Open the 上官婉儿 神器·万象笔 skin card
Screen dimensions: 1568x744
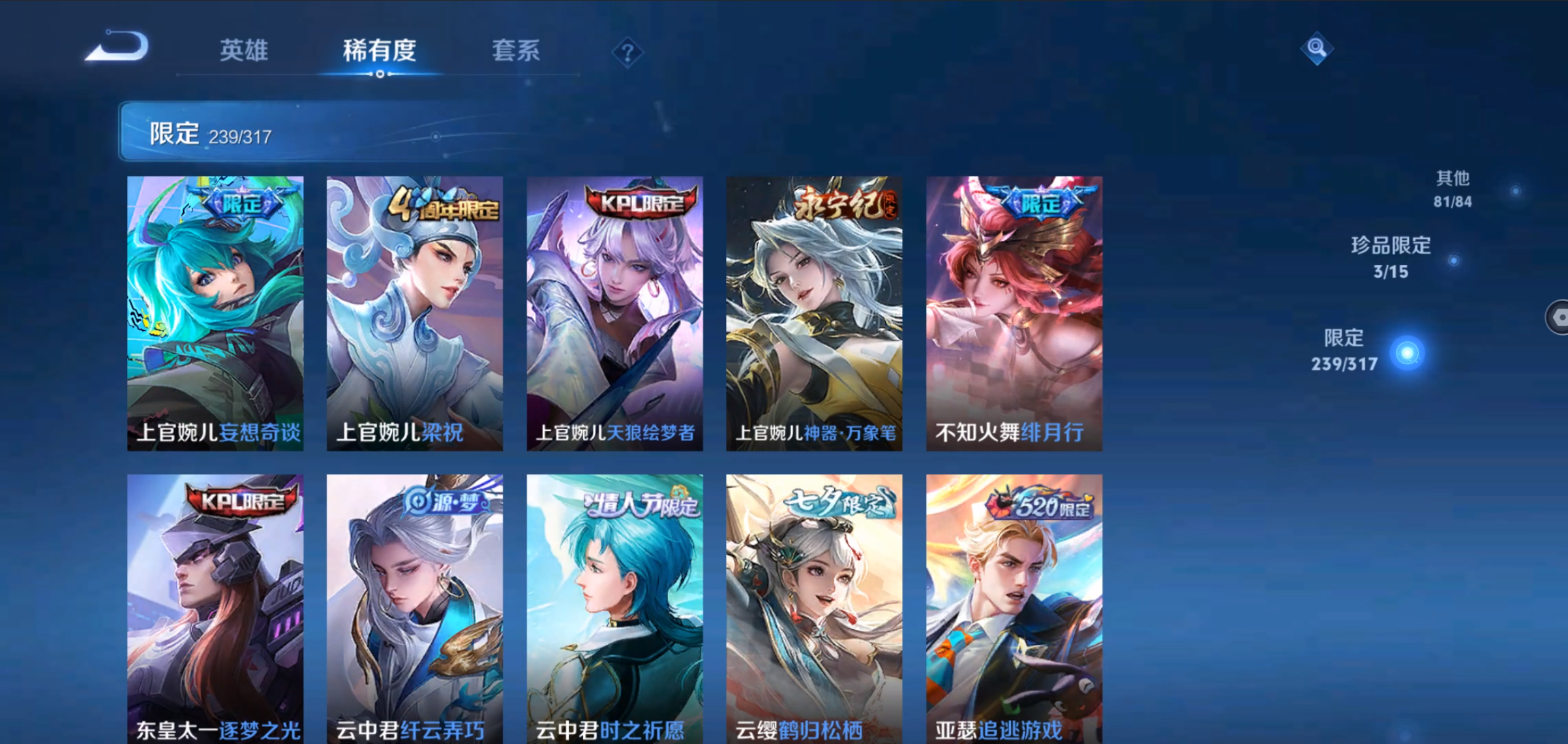pos(815,313)
